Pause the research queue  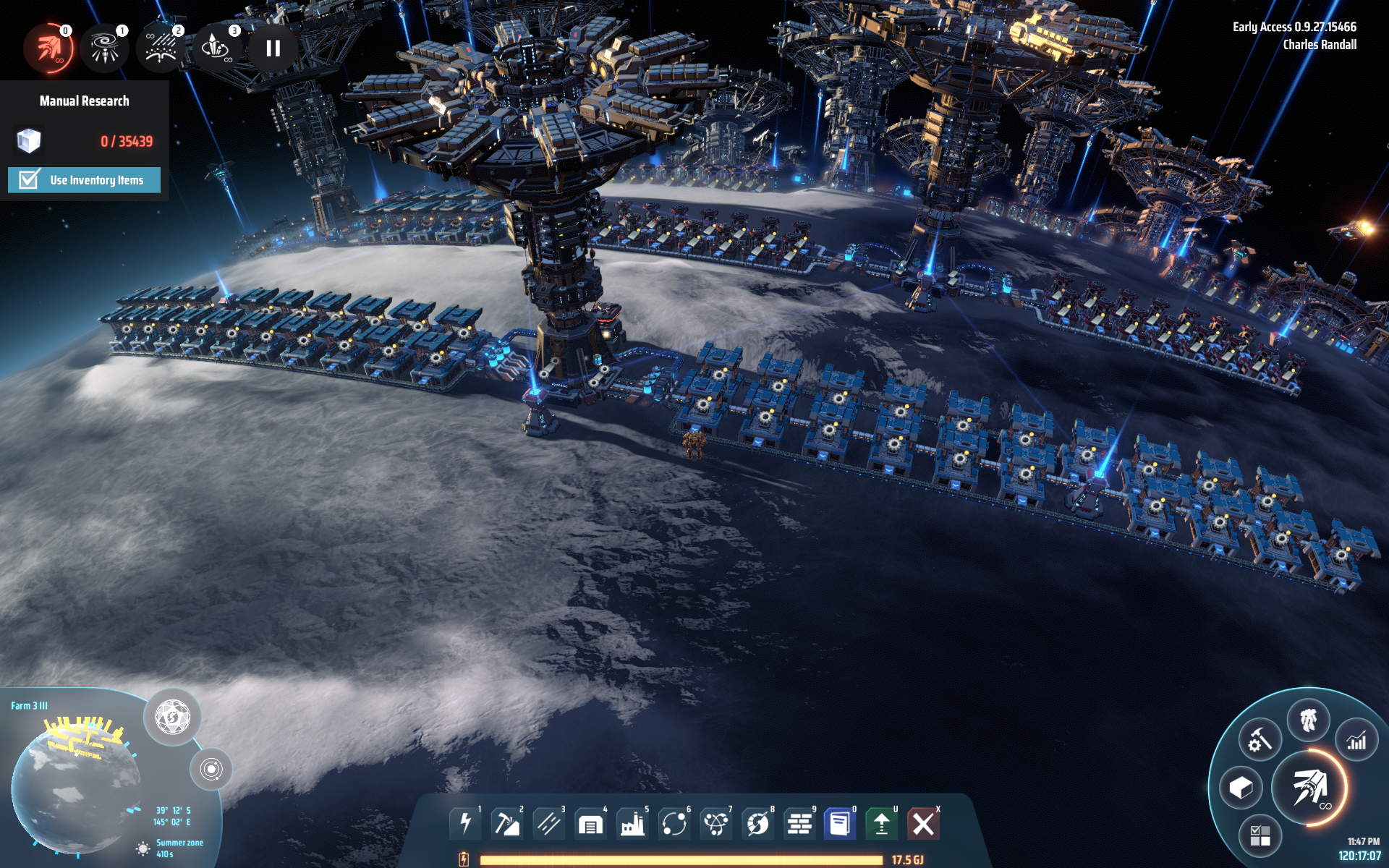[273, 48]
